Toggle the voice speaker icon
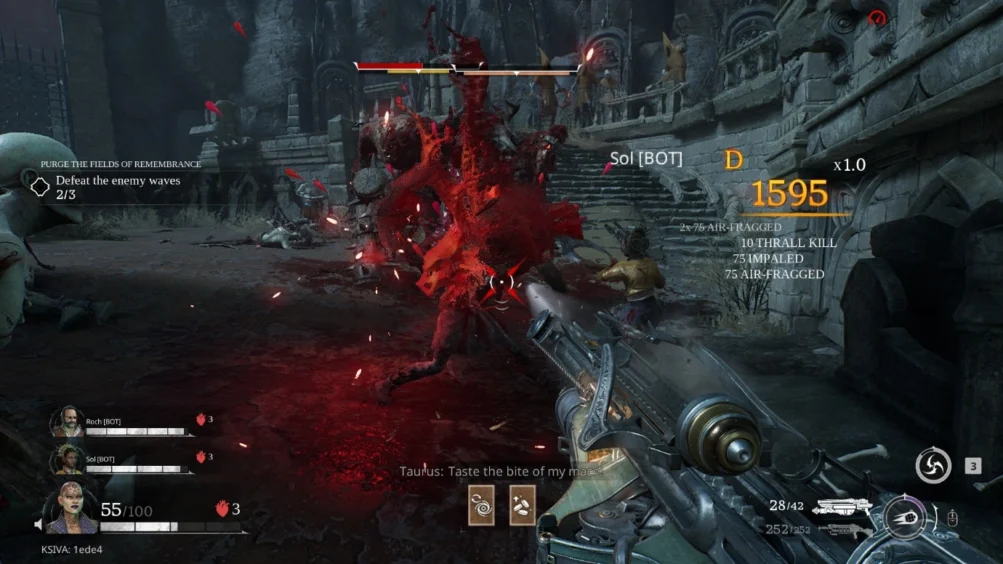 [x=39, y=524]
